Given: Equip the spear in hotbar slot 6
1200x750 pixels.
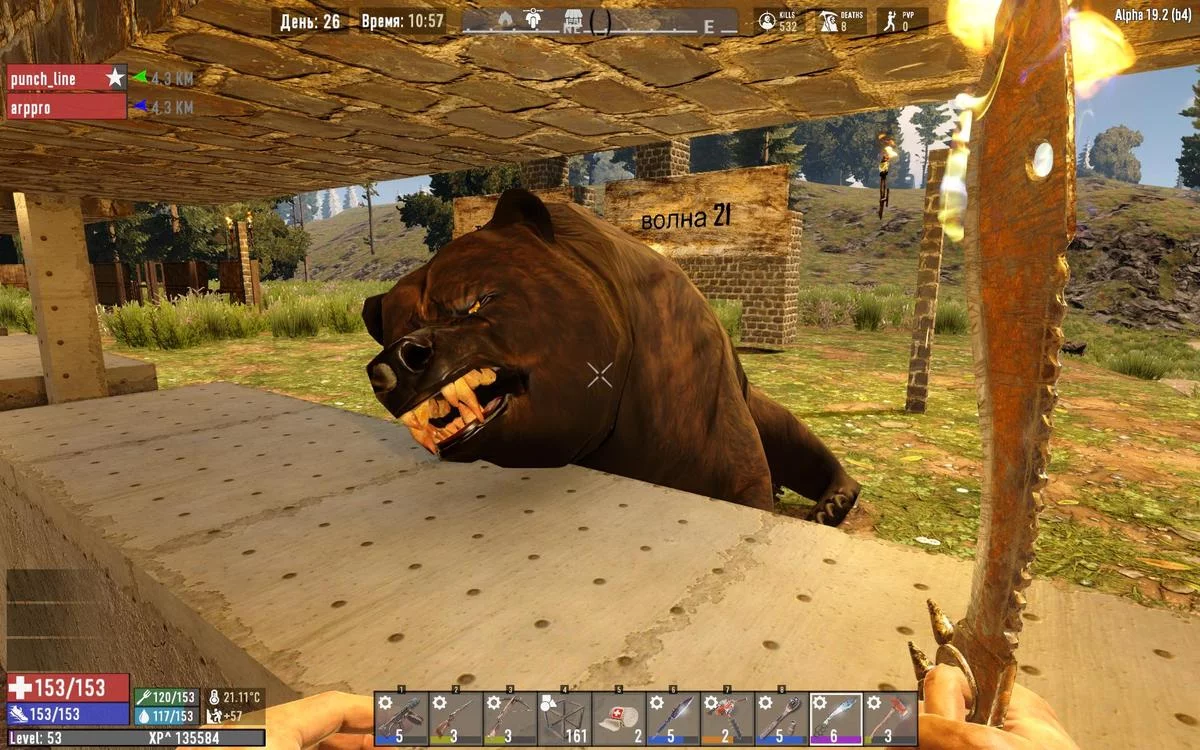Looking at the screenshot, I should [x=672, y=718].
